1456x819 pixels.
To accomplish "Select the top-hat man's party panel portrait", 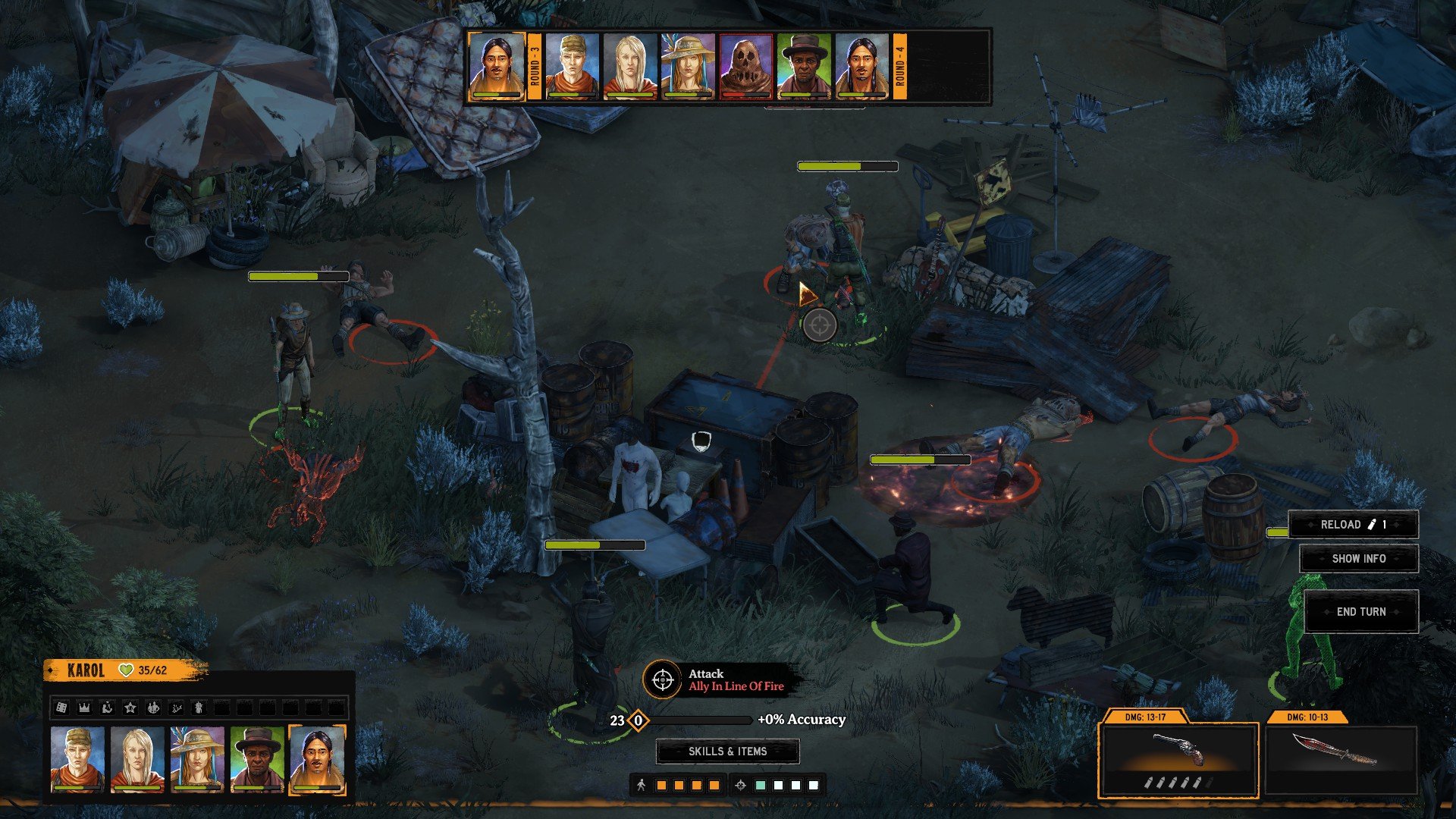I will coord(257,759).
